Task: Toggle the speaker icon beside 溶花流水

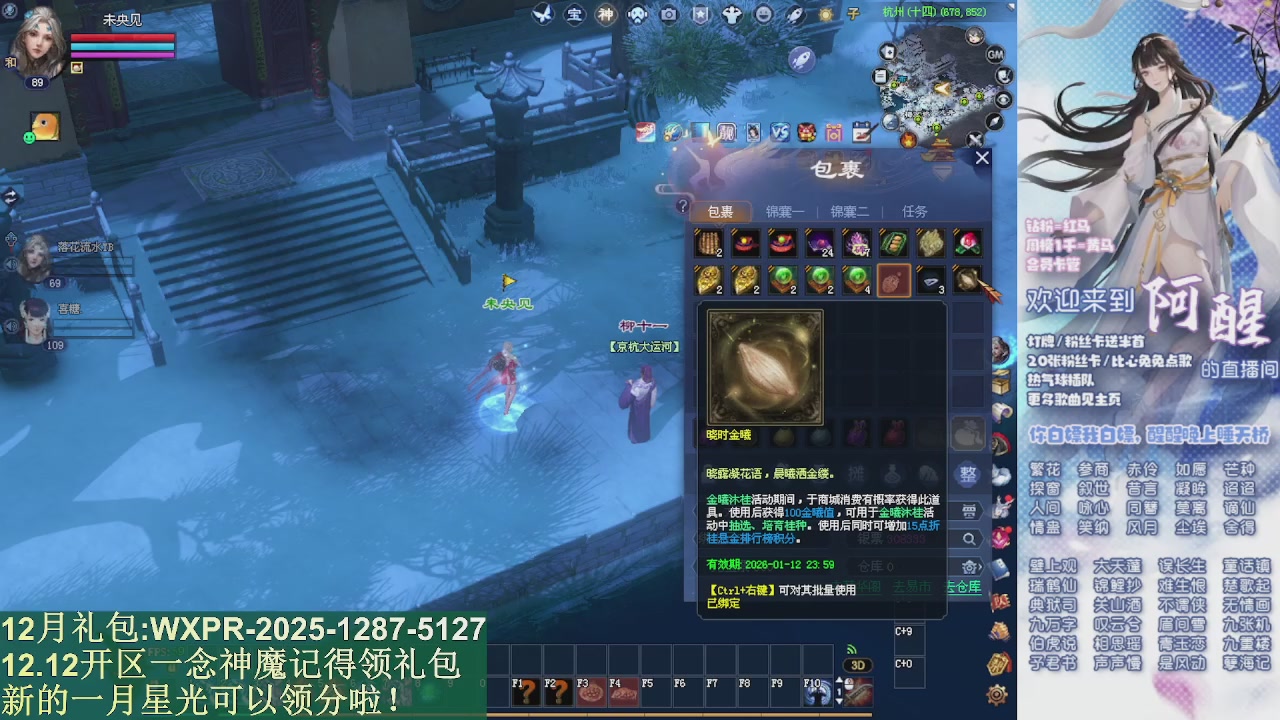Action: click(10, 264)
